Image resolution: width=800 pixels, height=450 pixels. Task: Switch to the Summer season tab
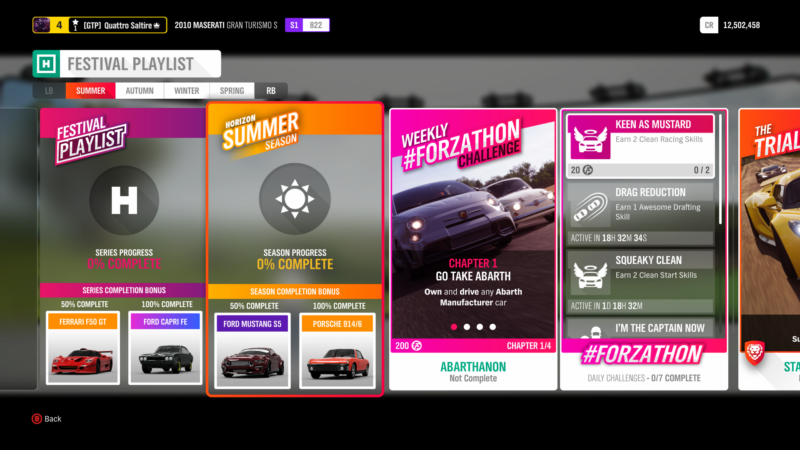pos(91,90)
